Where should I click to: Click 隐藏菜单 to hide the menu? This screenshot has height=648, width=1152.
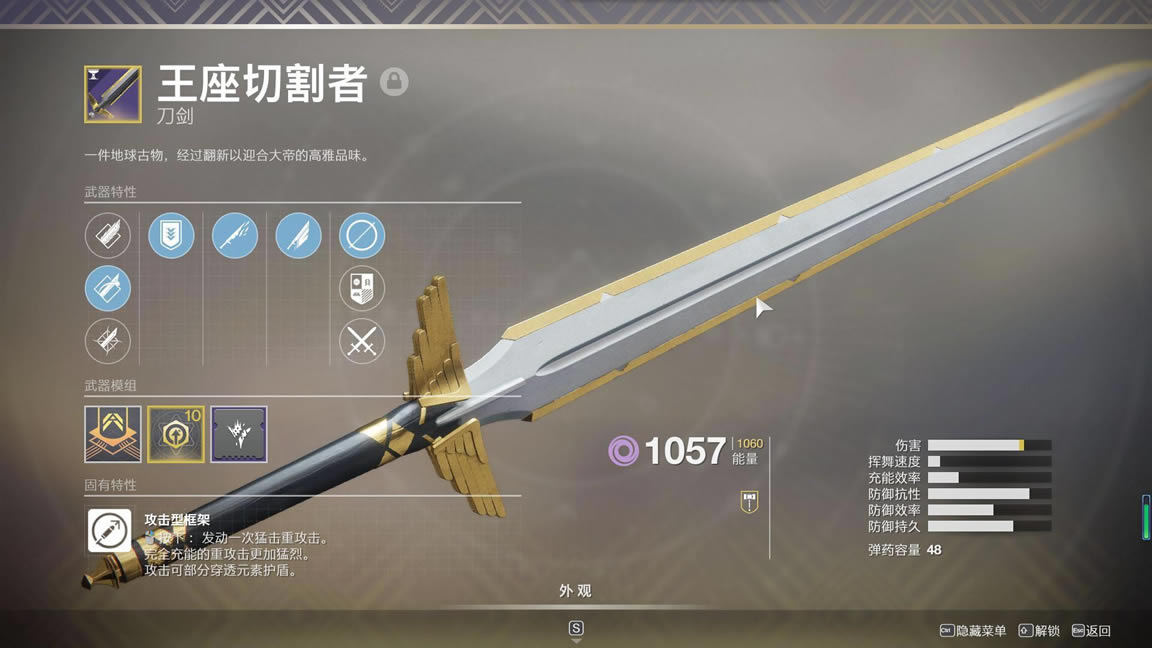click(973, 631)
